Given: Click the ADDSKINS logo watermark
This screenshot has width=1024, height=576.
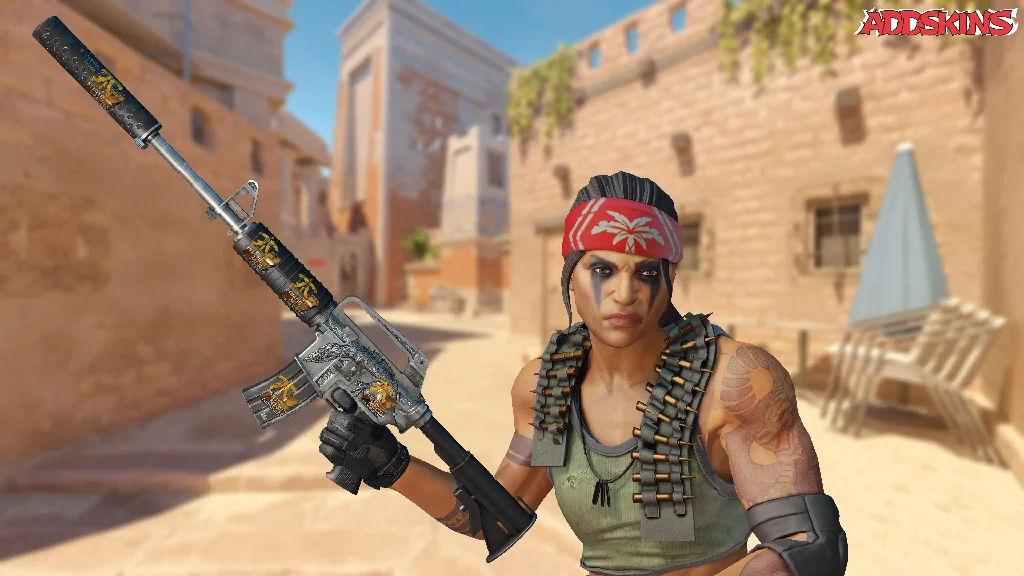Looking at the screenshot, I should [936, 23].
